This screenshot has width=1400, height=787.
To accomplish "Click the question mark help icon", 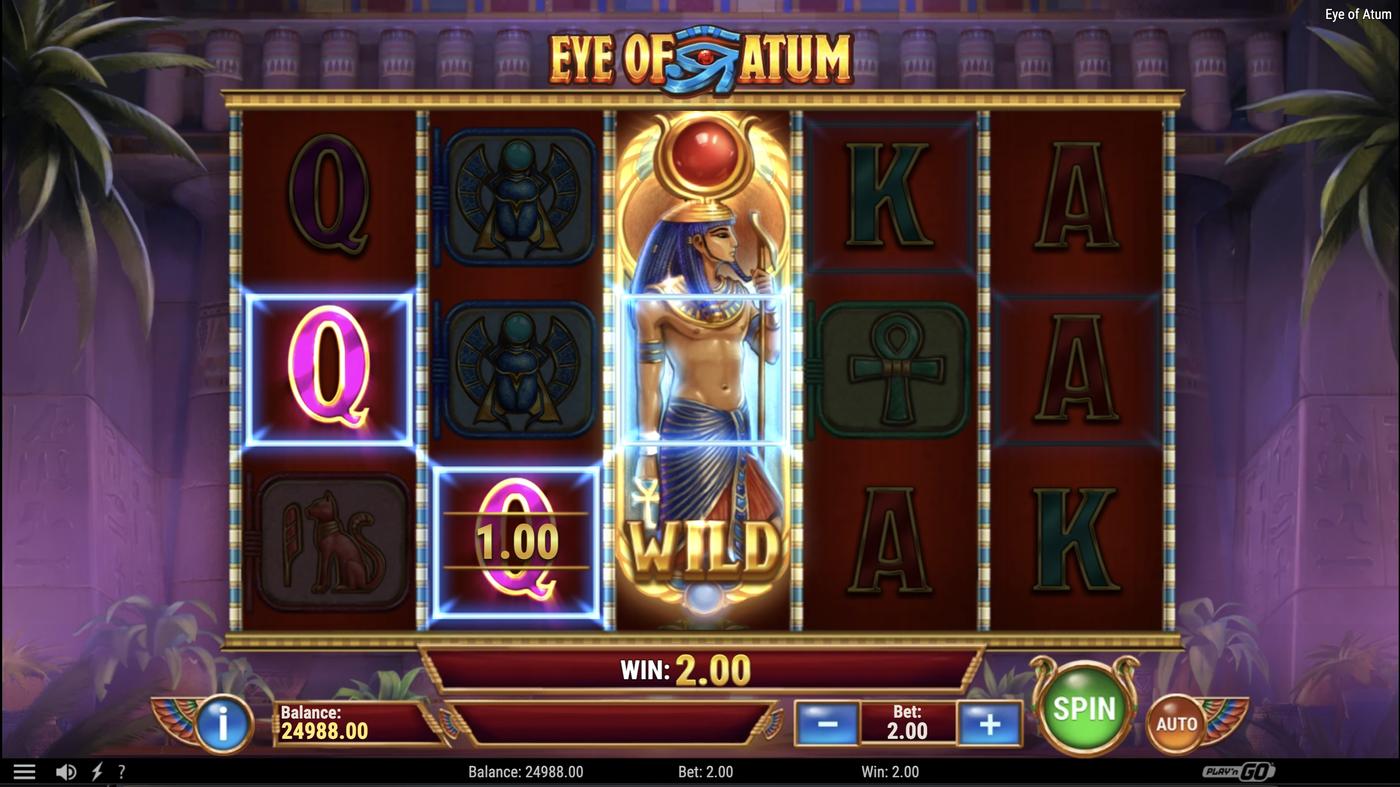I will (121, 770).
